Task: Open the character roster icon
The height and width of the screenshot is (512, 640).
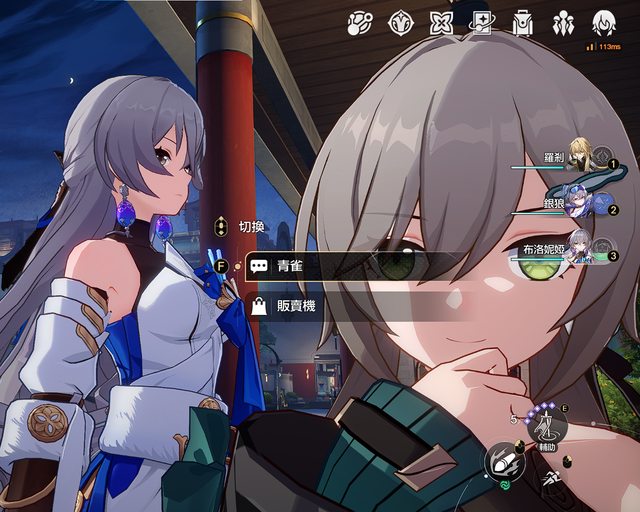Action: (x=563, y=23)
